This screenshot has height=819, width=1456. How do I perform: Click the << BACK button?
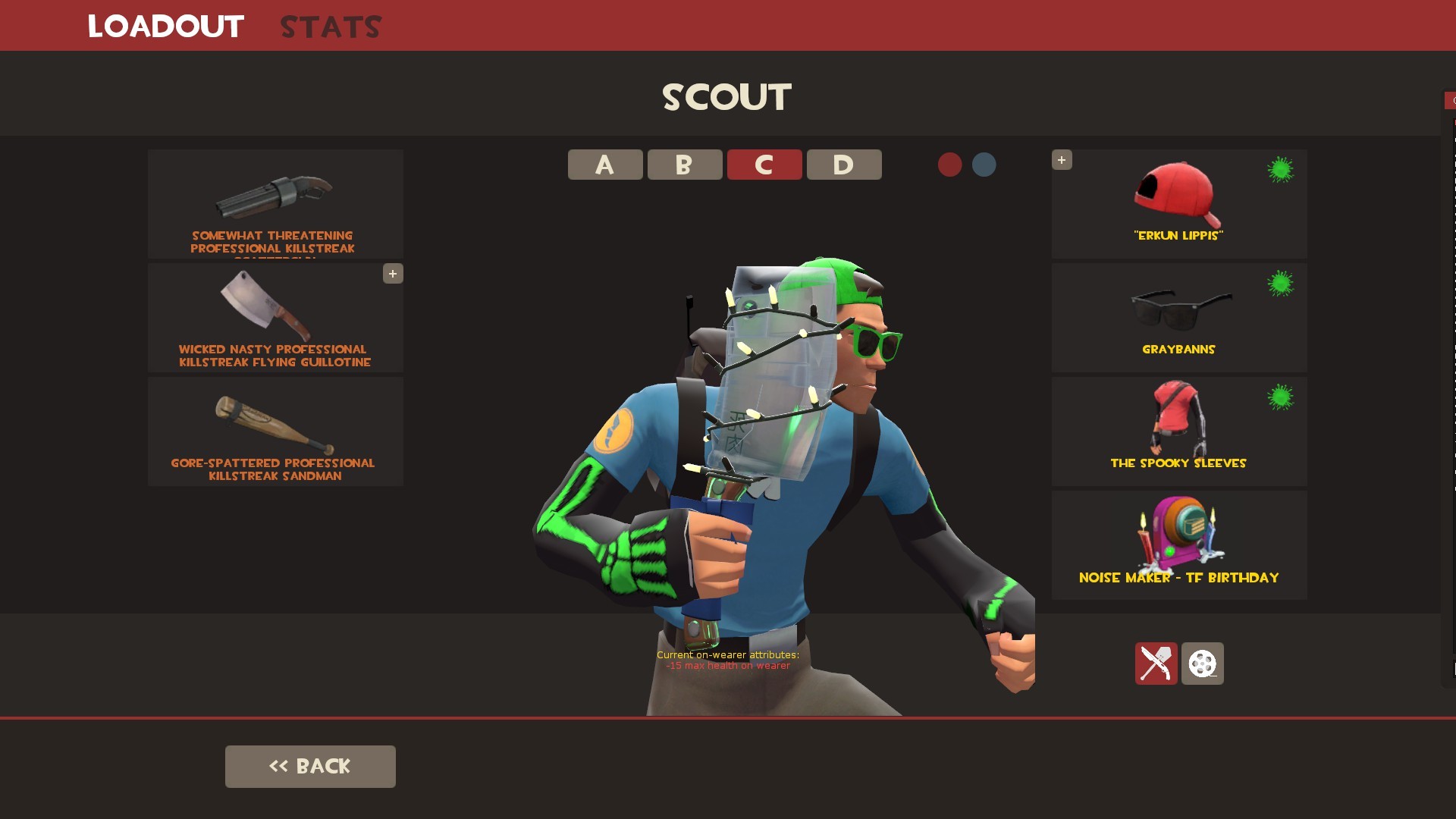(309, 766)
